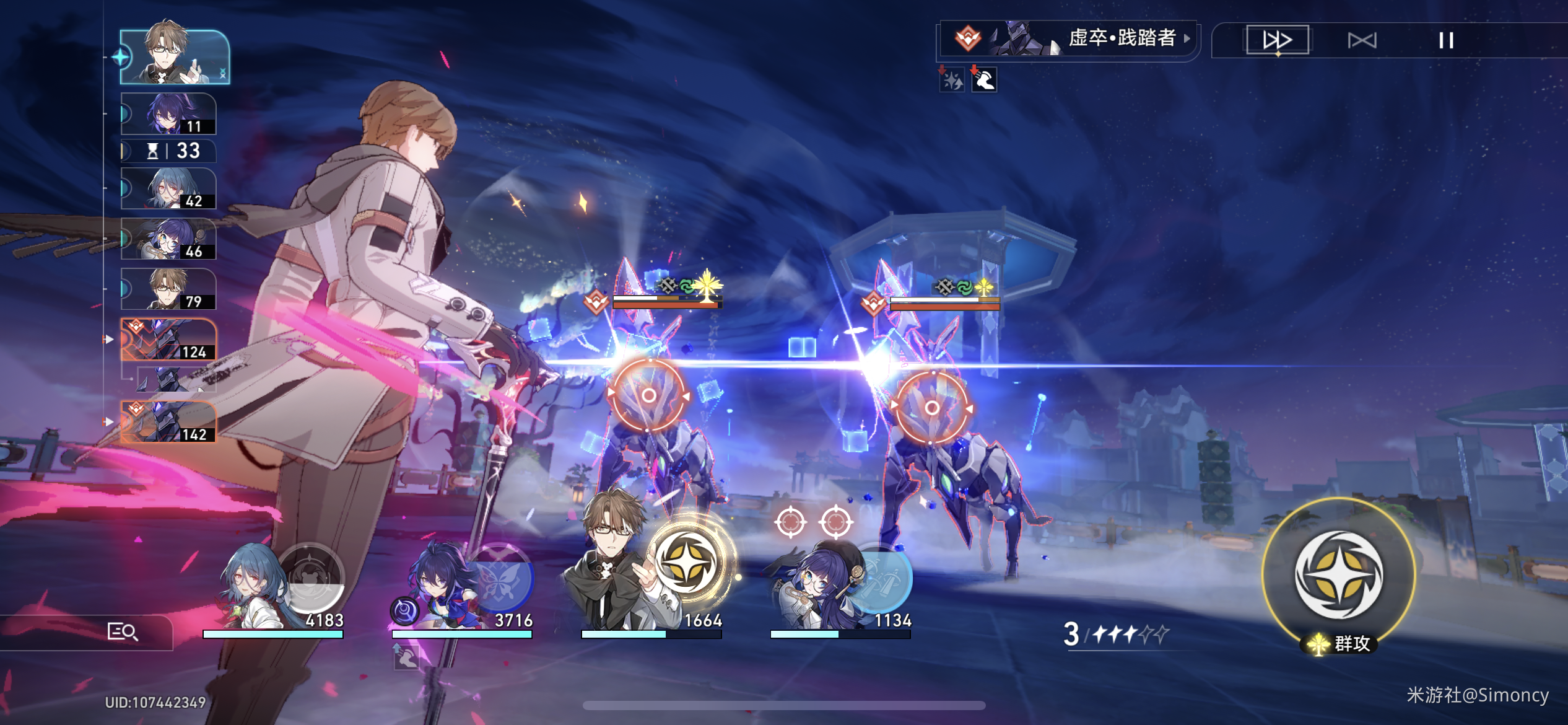Toggle the double-speed battle button
Image resolution: width=1568 pixels, height=725 pixels.
(1277, 40)
